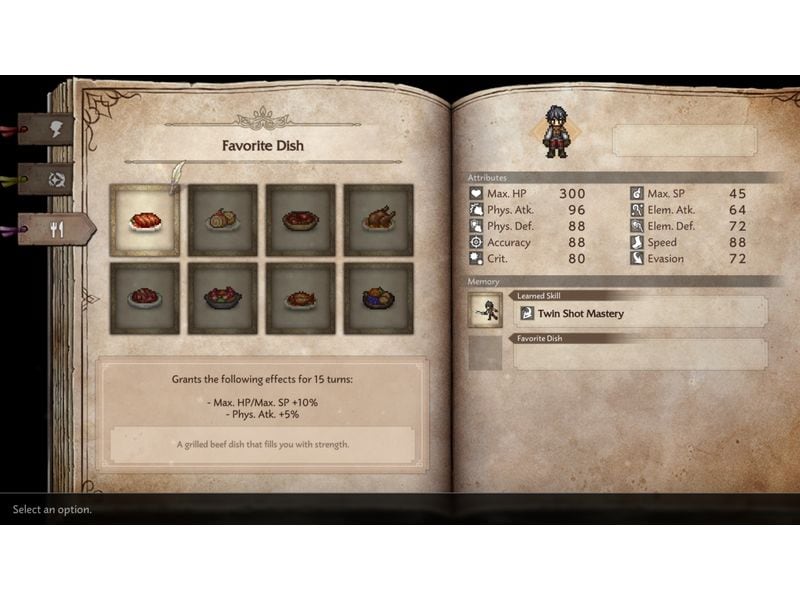
Task: Select the Twin Shot Mastery learned skill
Action: (640, 313)
